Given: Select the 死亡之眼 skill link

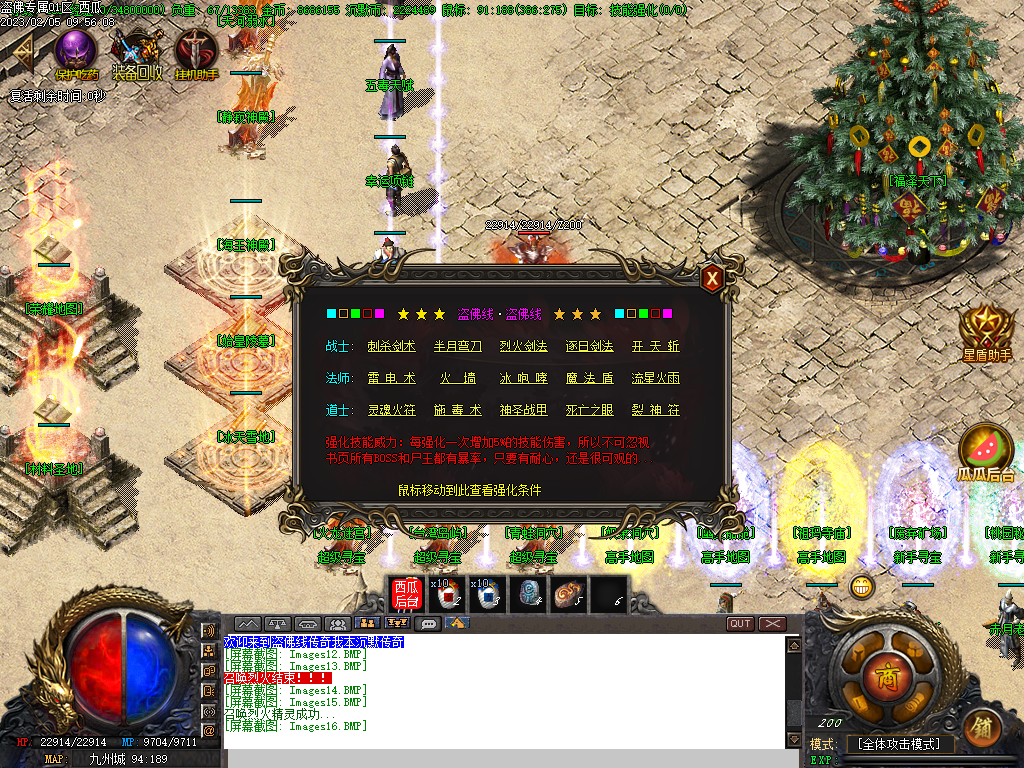Looking at the screenshot, I should (x=589, y=410).
